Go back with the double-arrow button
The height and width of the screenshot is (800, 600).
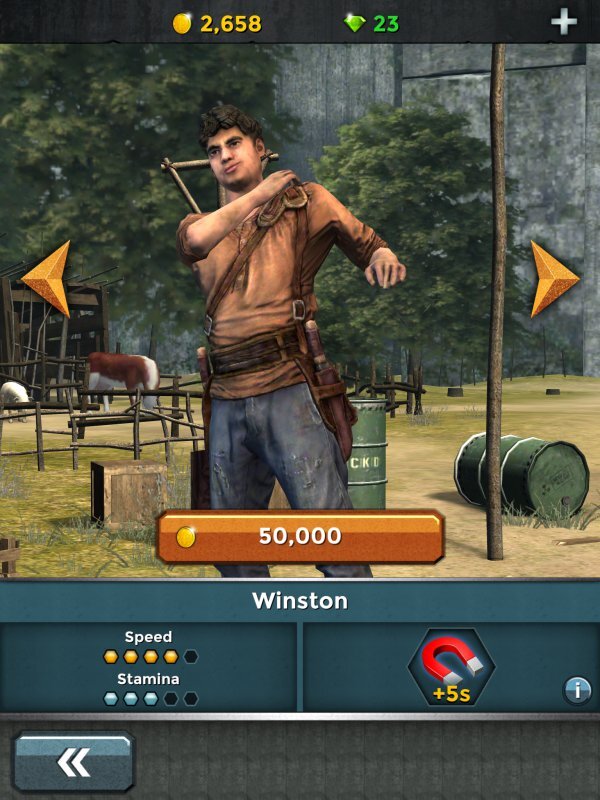tap(74, 763)
